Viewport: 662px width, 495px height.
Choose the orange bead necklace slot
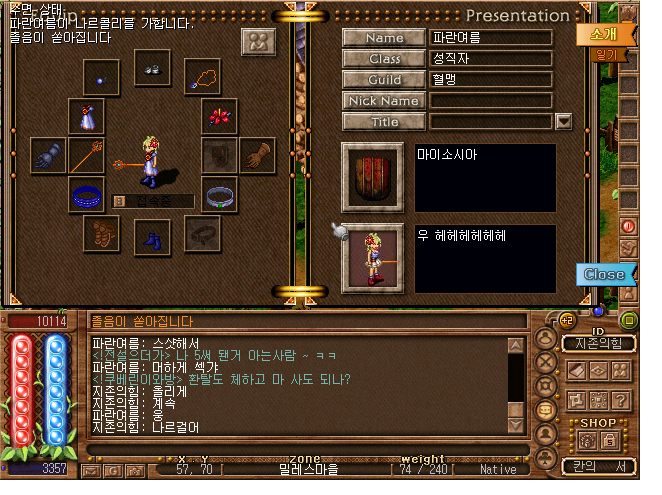[x=205, y=75]
